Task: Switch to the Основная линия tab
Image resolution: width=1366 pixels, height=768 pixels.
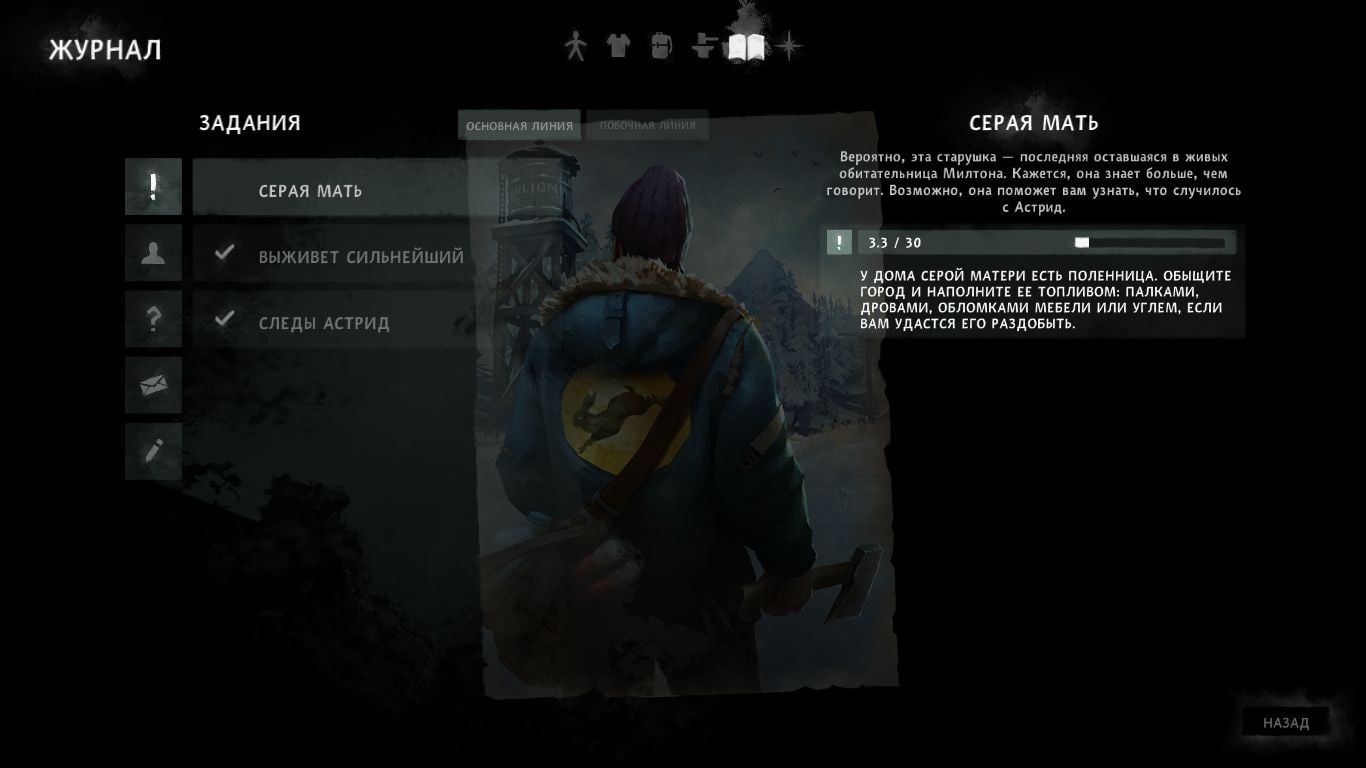Action: 520,126
